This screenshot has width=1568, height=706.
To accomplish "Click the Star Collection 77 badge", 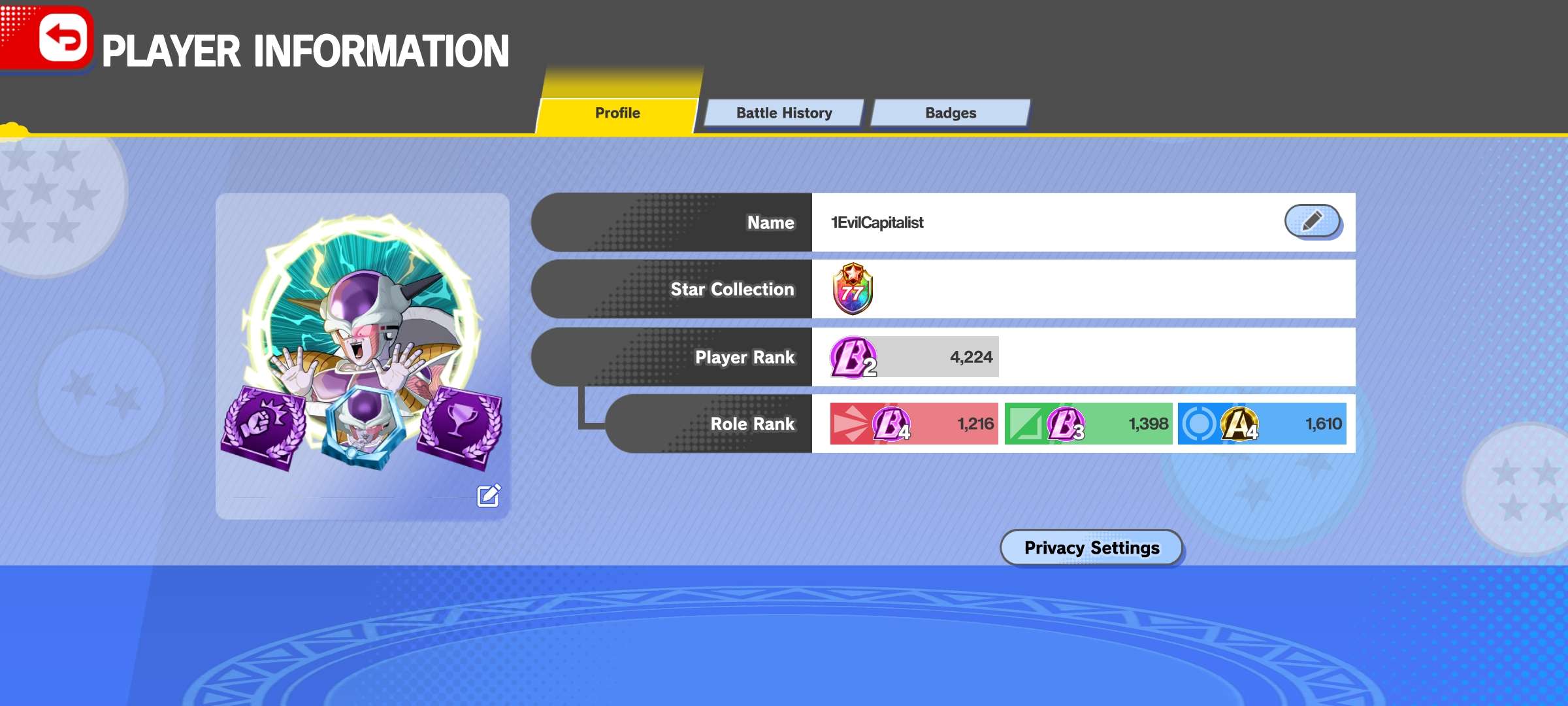I will (x=853, y=289).
